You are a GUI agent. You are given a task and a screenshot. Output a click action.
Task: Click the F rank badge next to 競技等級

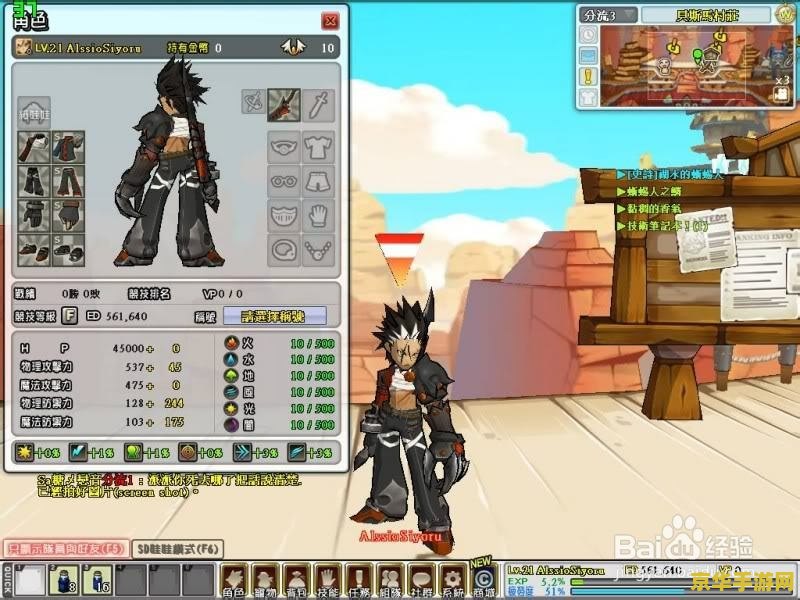[70, 316]
